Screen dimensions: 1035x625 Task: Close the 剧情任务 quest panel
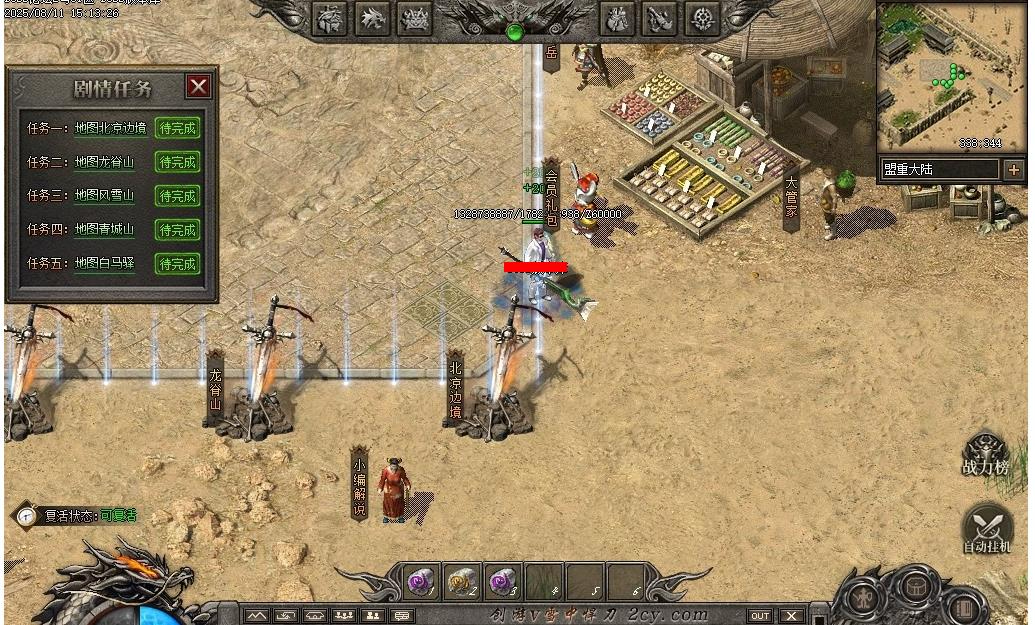point(198,86)
